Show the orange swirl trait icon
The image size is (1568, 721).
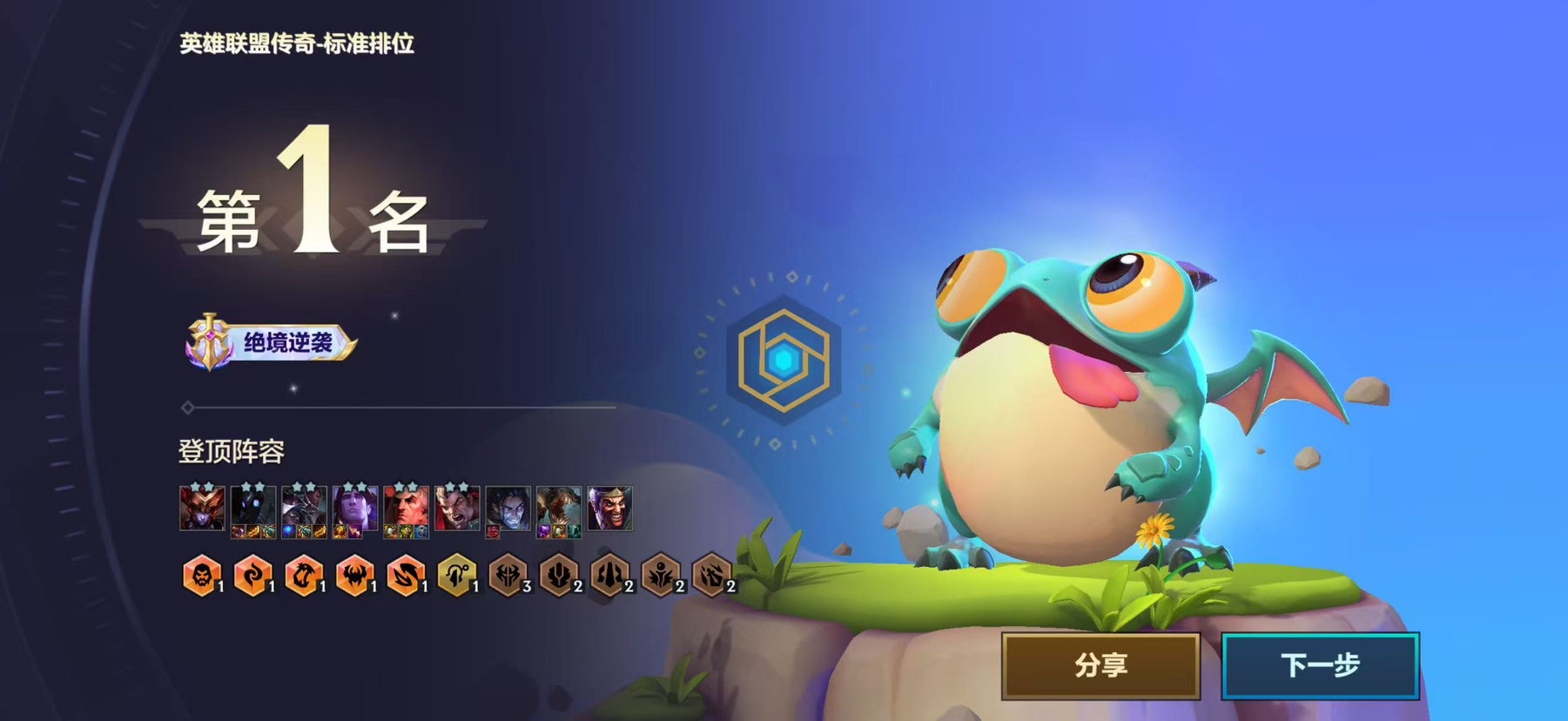pyautogui.click(x=252, y=576)
